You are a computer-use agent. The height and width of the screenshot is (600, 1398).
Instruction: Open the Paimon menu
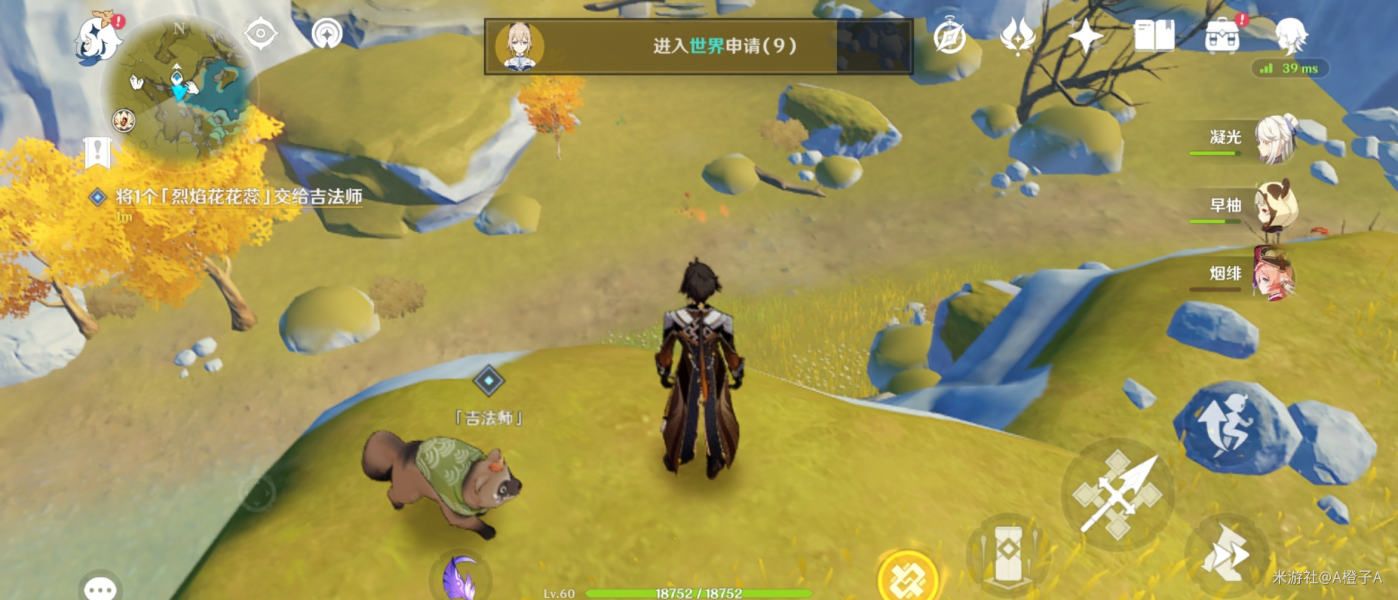click(x=99, y=38)
